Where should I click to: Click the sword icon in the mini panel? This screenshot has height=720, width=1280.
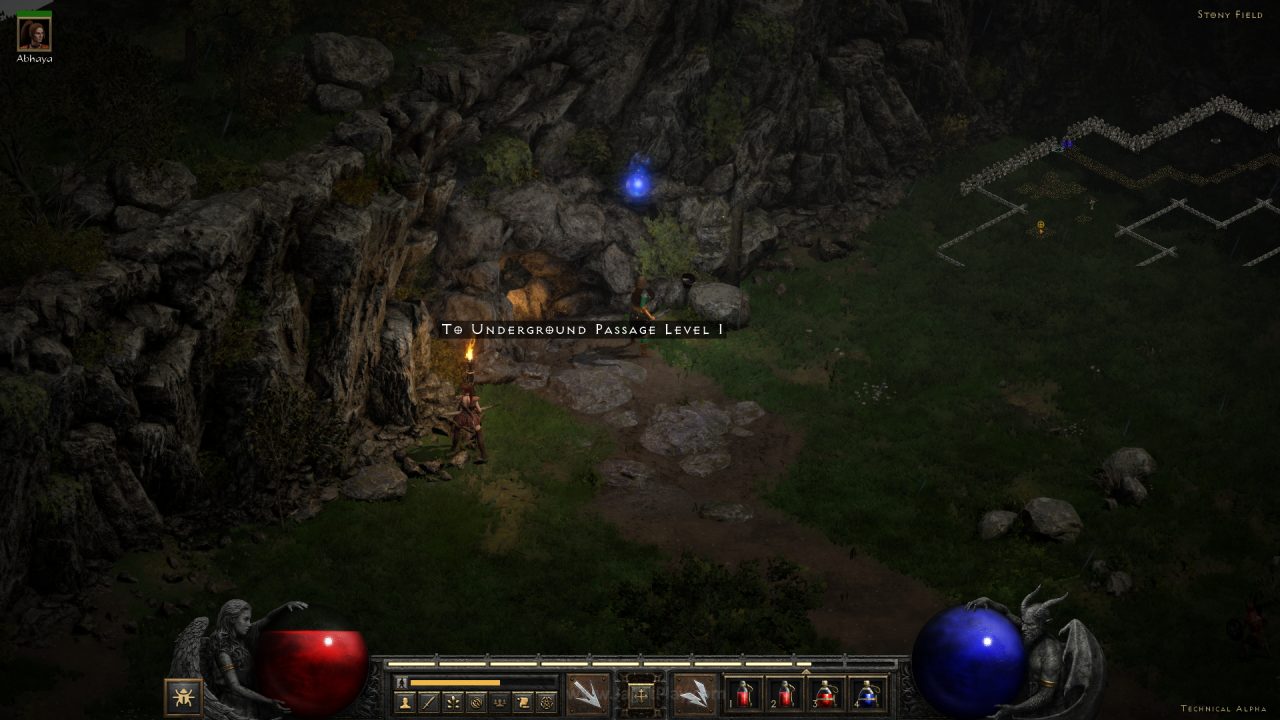(429, 703)
